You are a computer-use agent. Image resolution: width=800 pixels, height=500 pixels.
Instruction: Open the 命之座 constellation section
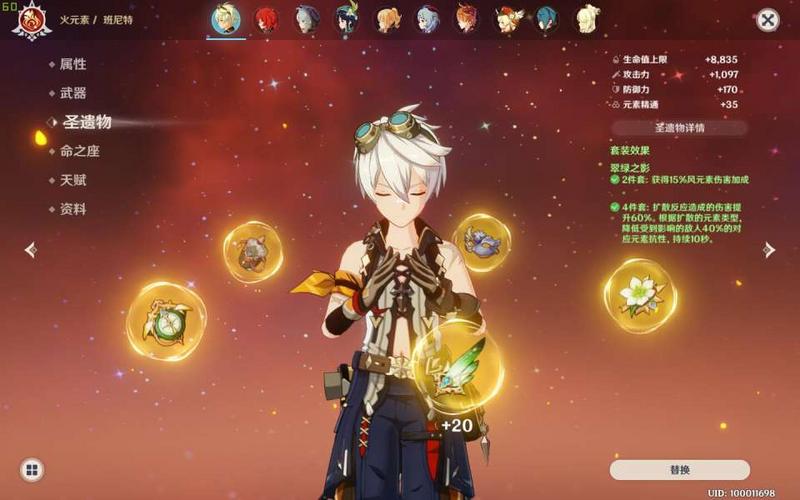tap(79, 151)
